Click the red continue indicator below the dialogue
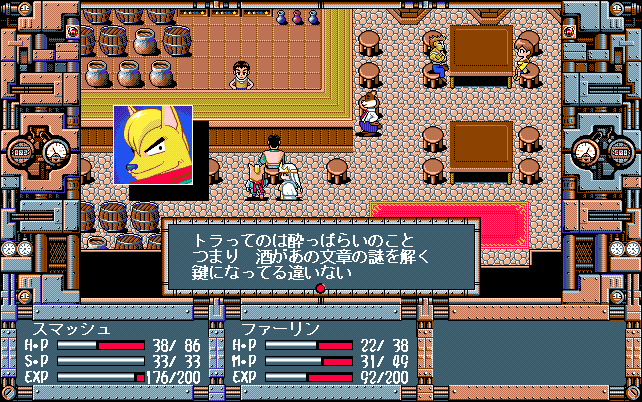 320,290
